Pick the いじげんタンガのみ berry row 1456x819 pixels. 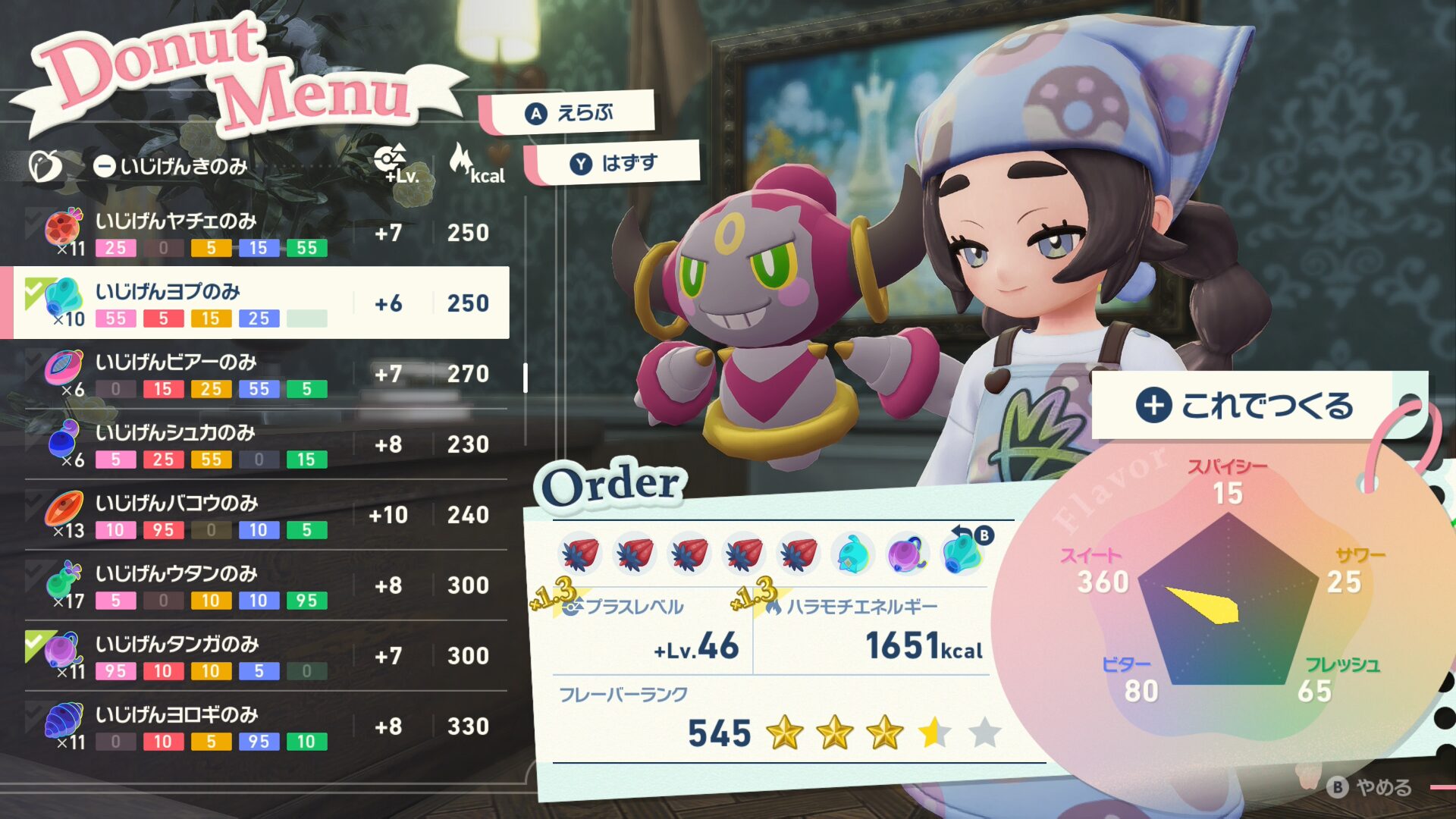click(258, 656)
